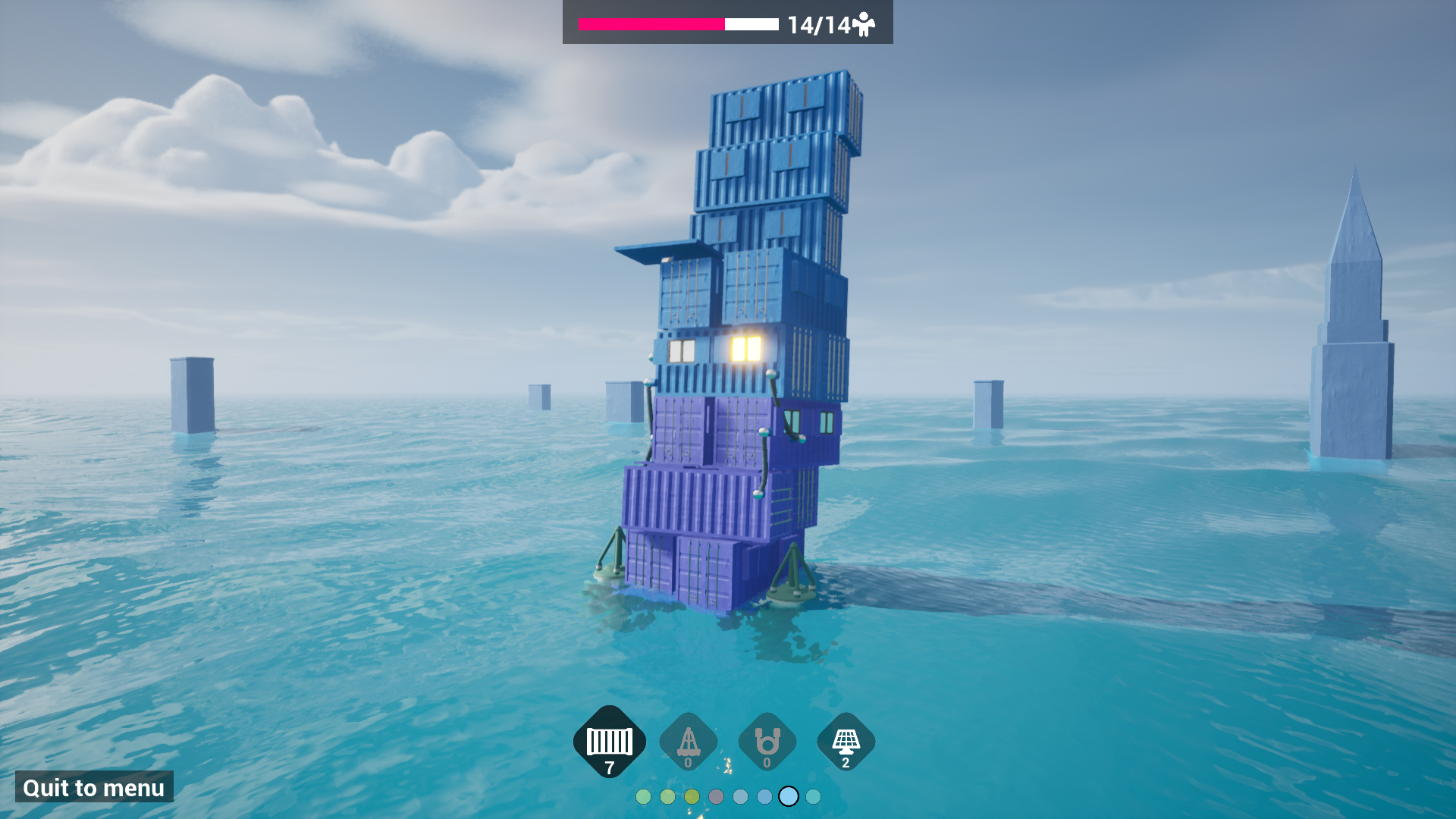
Task: Select the shipping container build tool
Action: pos(610,739)
